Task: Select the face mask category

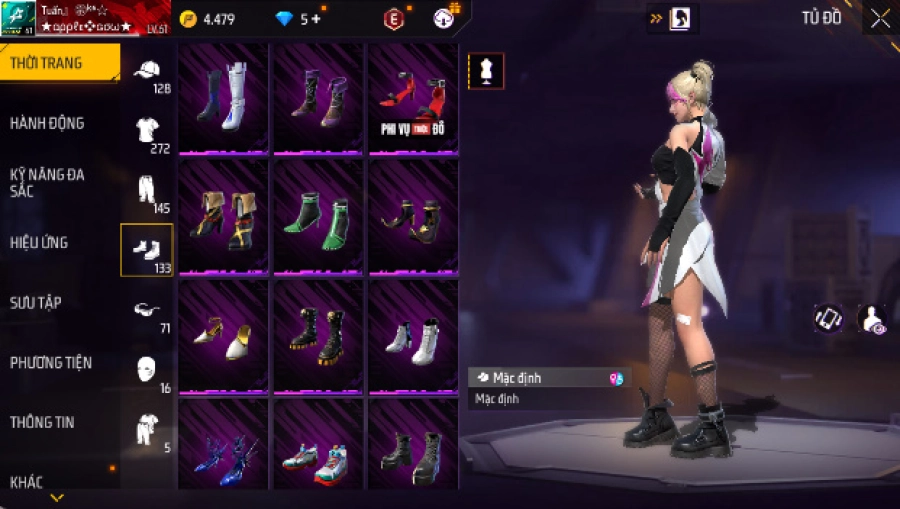Action: click(x=147, y=368)
